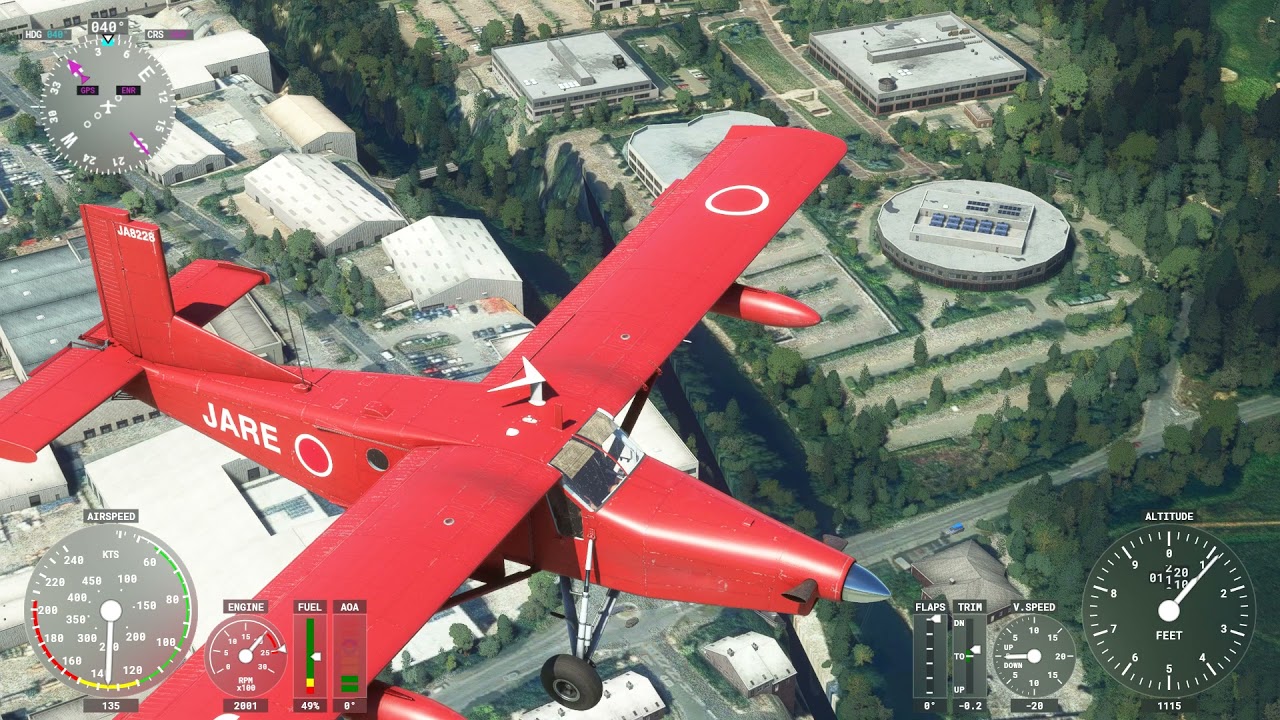Image resolution: width=1280 pixels, height=720 pixels.
Task: Select the airspeed dial
Action: point(110,610)
